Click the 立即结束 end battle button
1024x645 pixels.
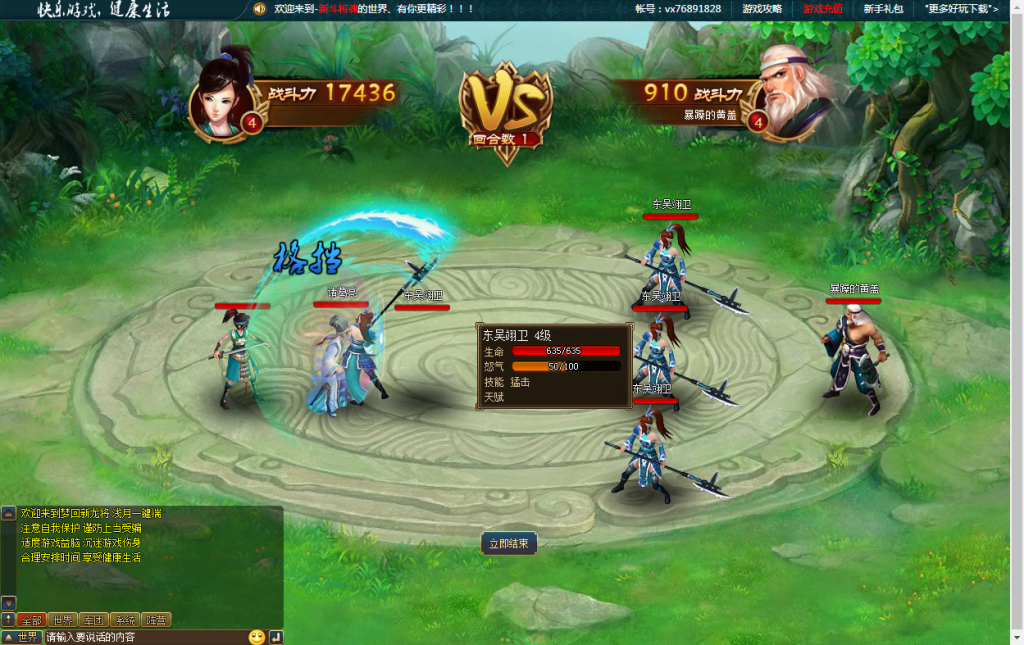point(509,544)
